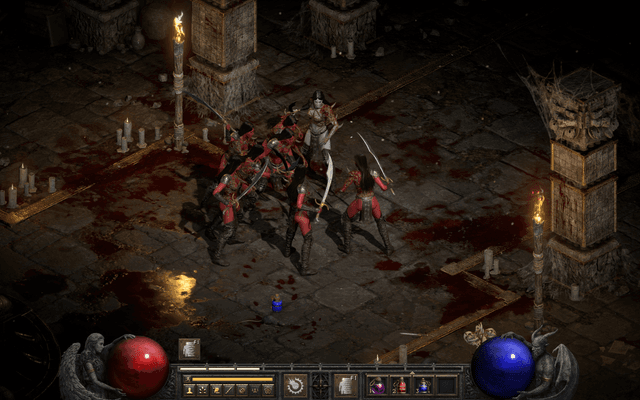Drink the red healing potion from belt
The height and width of the screenshot is (400, 640).
pyautogui.click(x=400, y=385)
